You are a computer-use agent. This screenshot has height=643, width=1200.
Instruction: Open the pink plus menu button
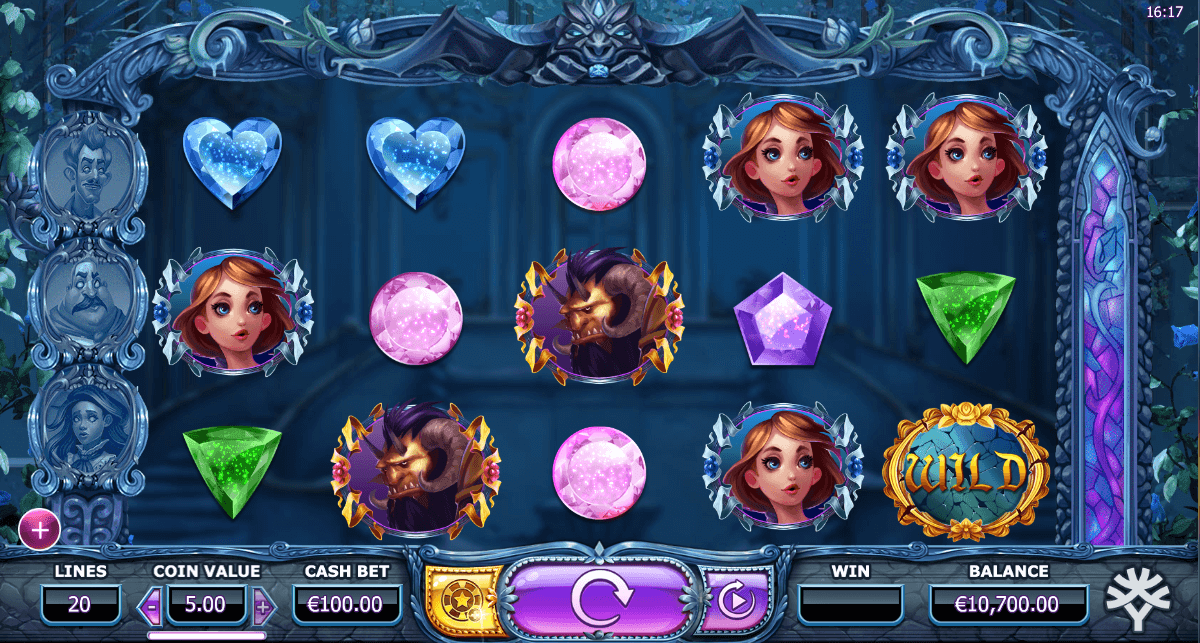(40, 530)
